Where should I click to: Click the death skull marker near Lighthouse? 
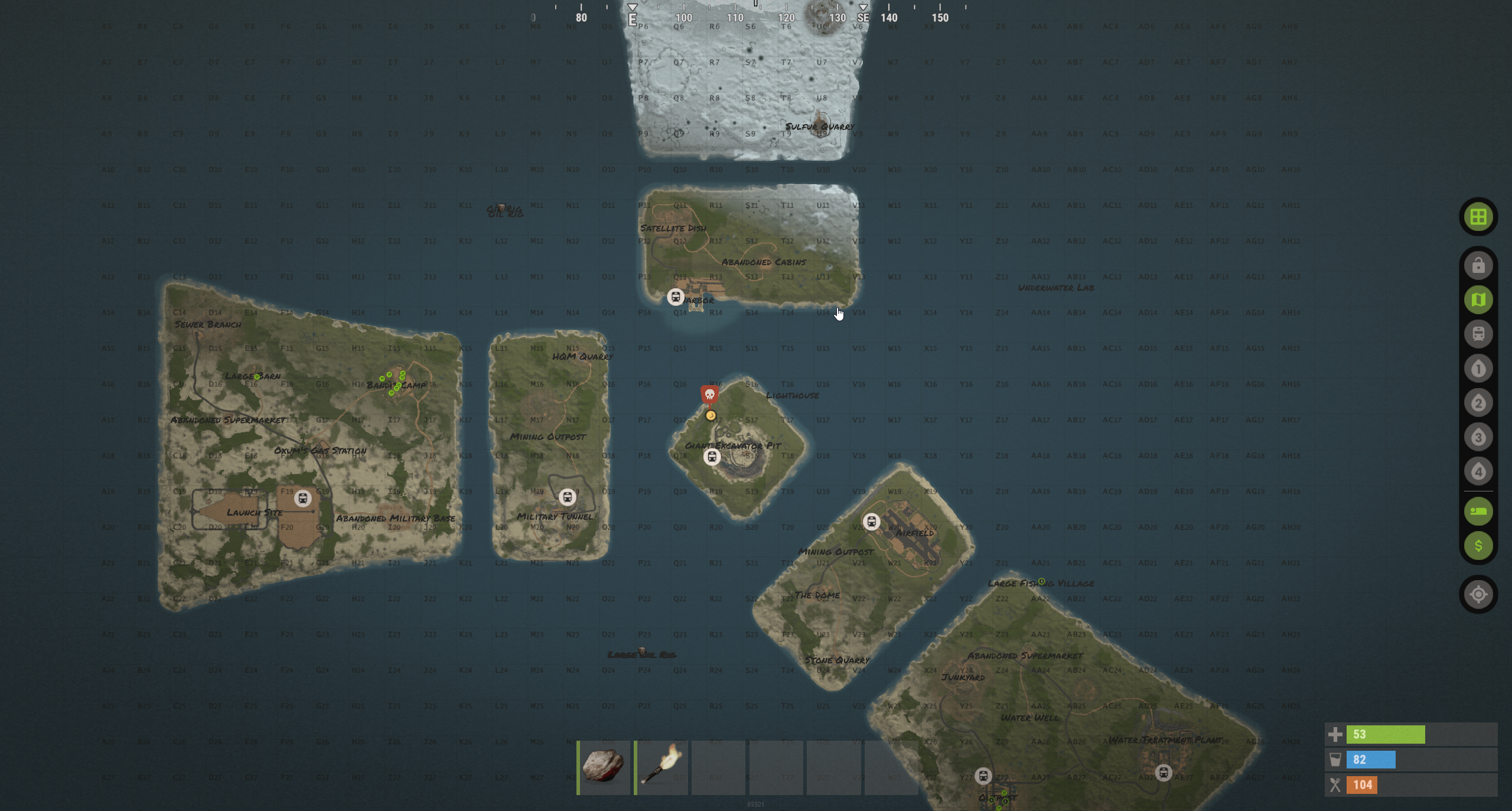pyautogui.click(x=709, y=395)
